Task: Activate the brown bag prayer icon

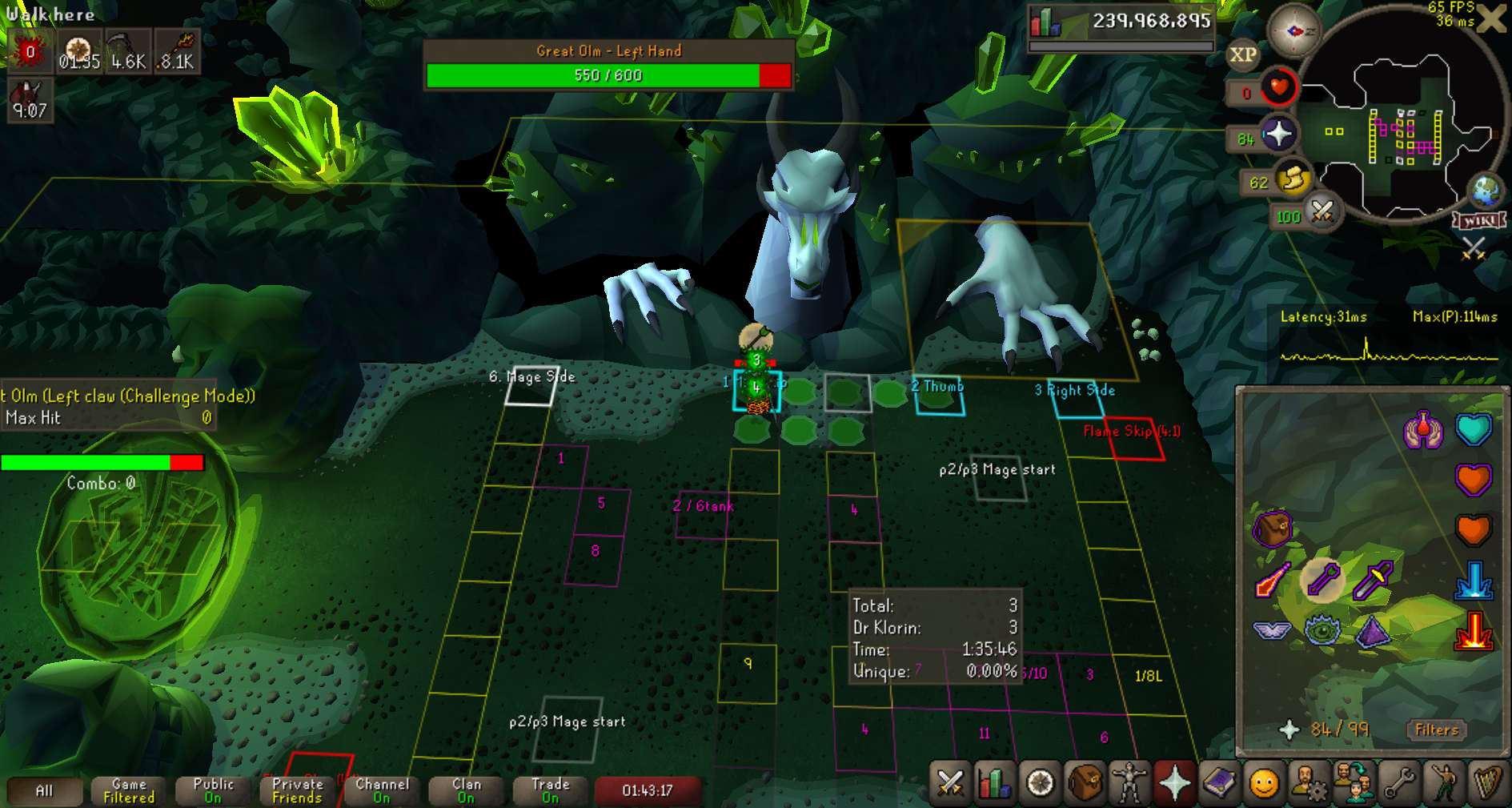Action: pos(1272,529)
